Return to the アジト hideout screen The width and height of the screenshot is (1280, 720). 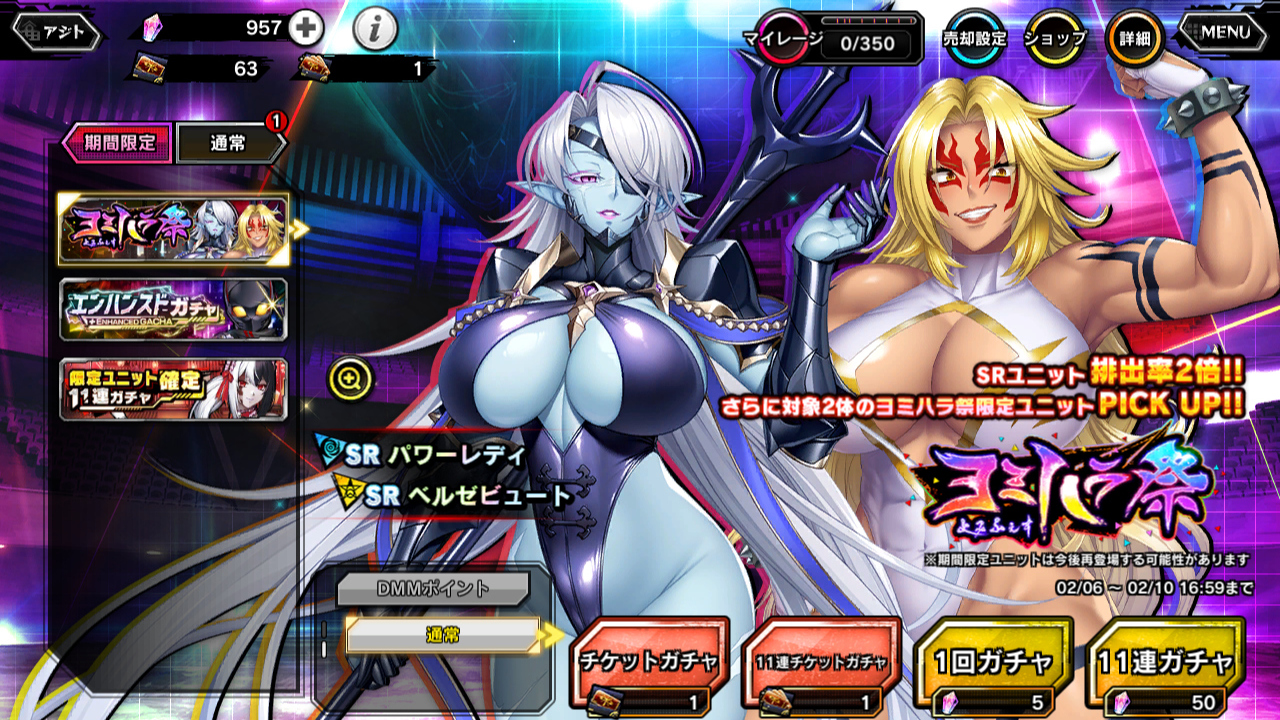[58, 32]
